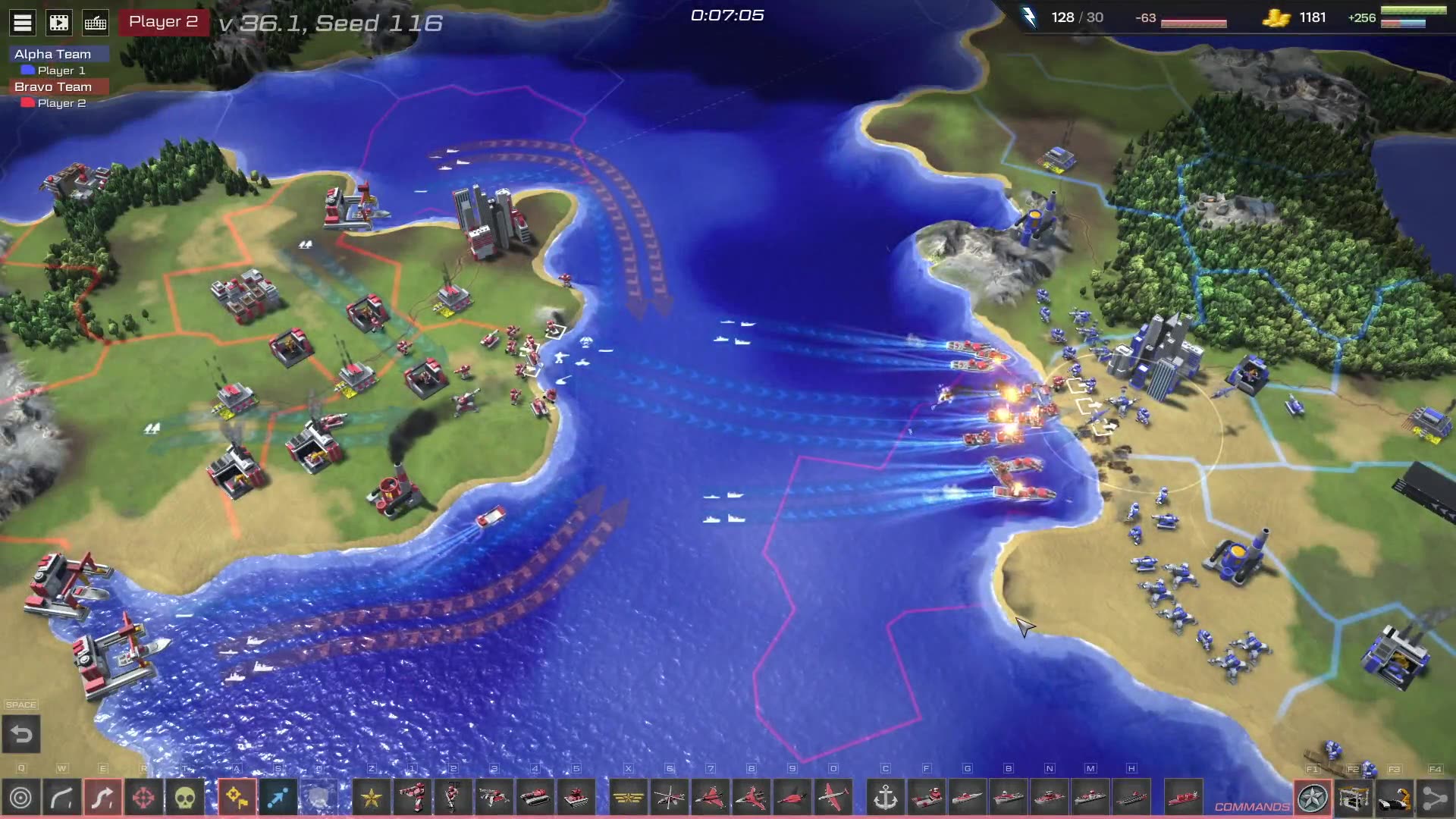Activate the concentric circles target command
Viewport: 1456px width, 819px height.
(x=20, y=798)
